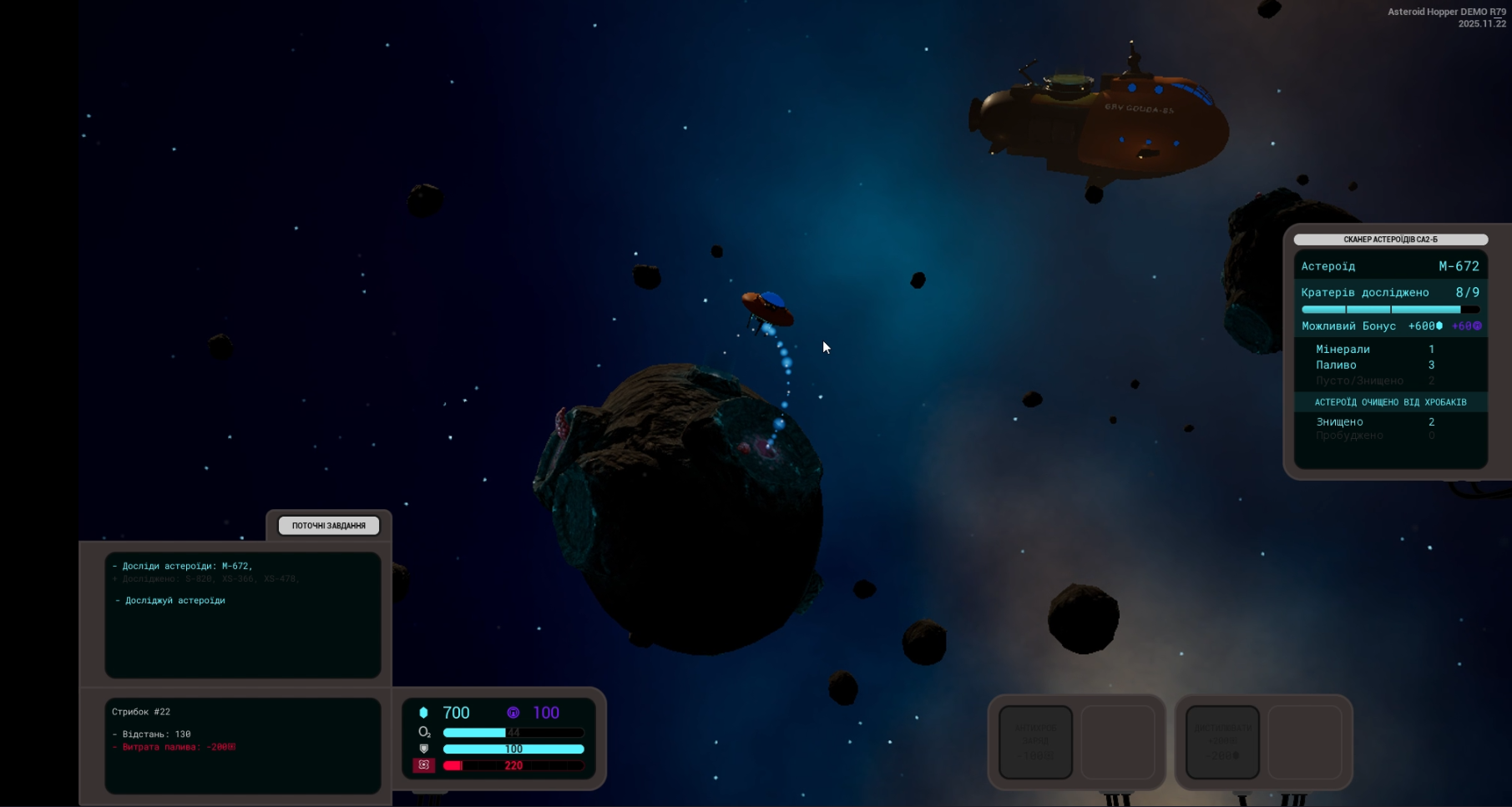Viewport: 1512px width, 807px height.
Task: Select the red fuel atom icon
Action: point(424,765)
